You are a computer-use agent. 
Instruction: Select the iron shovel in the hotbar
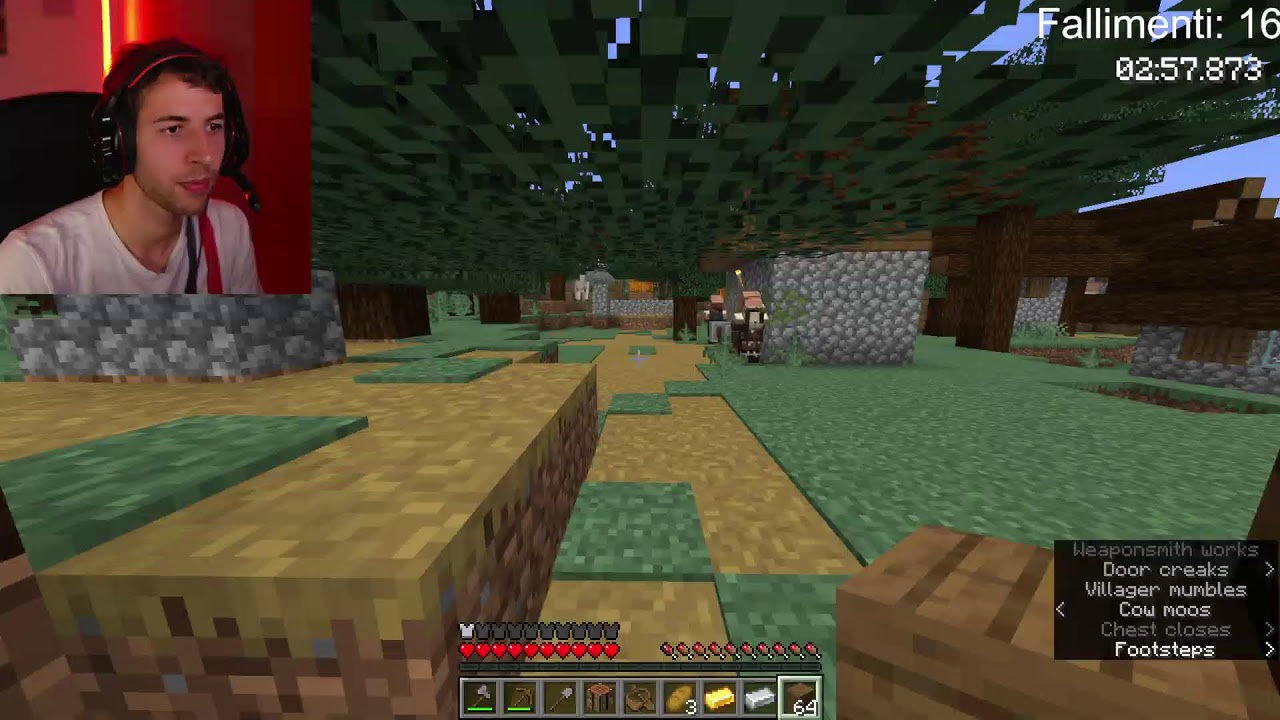click(x=559, y=696)
